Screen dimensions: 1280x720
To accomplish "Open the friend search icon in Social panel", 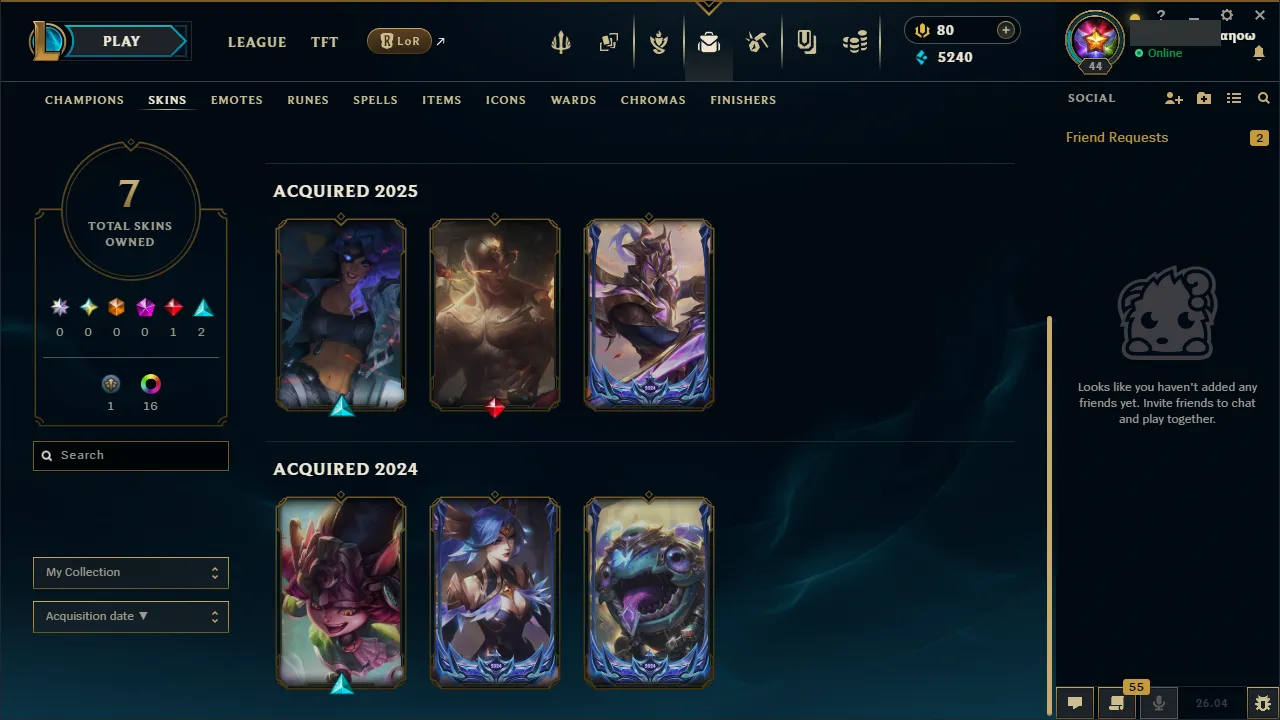I will [1263, 98].
